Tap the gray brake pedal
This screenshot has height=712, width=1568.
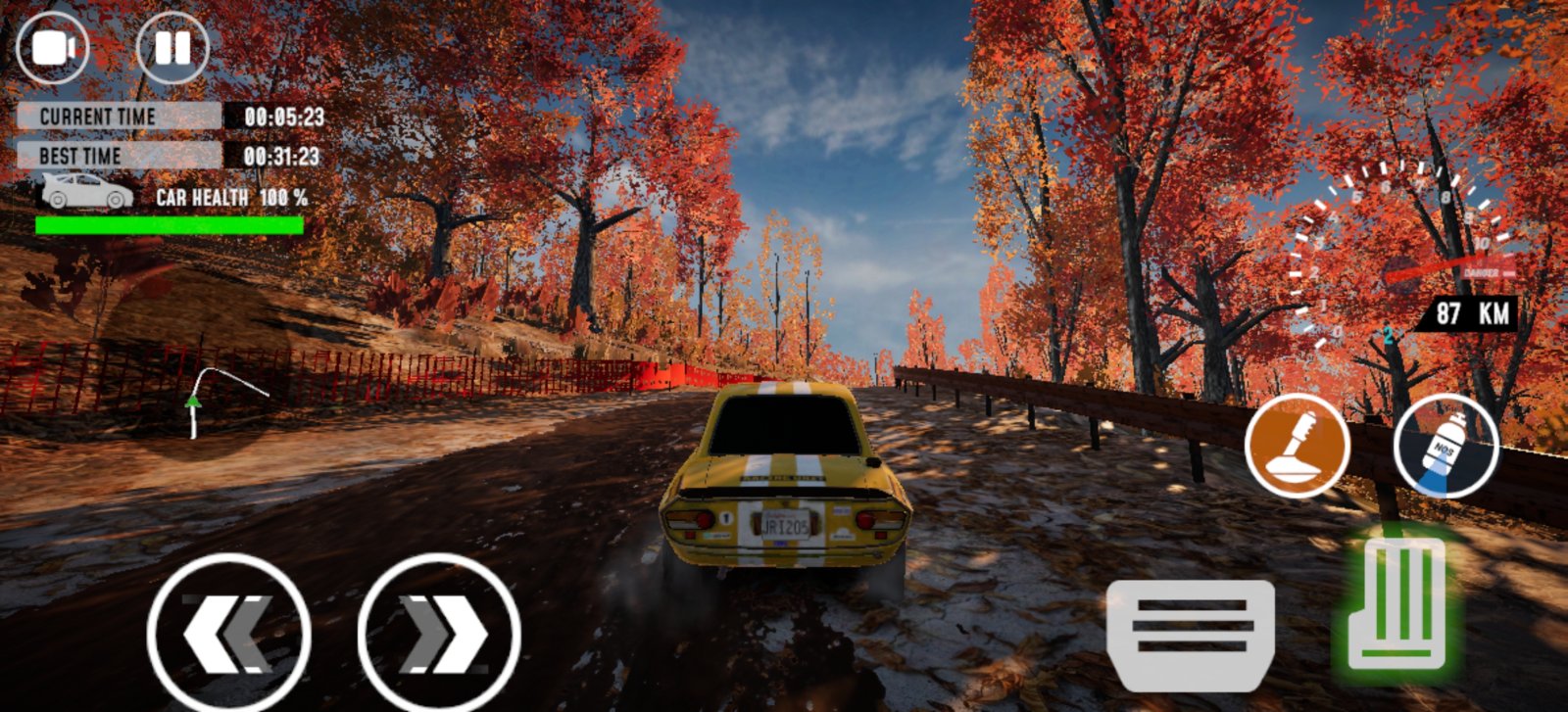[1191, 635]
